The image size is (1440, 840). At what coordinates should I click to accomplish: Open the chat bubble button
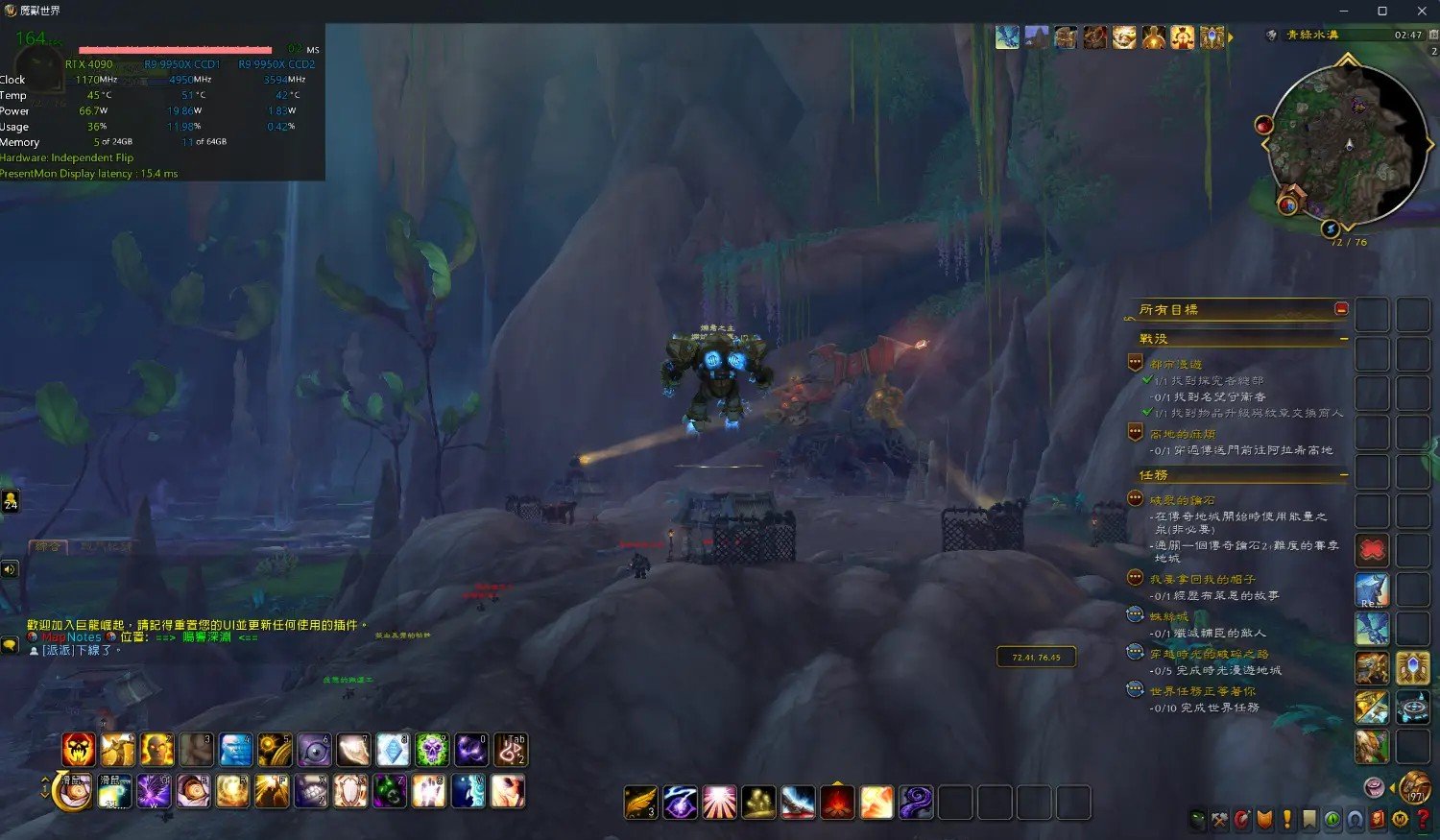[x=10, y=646]
